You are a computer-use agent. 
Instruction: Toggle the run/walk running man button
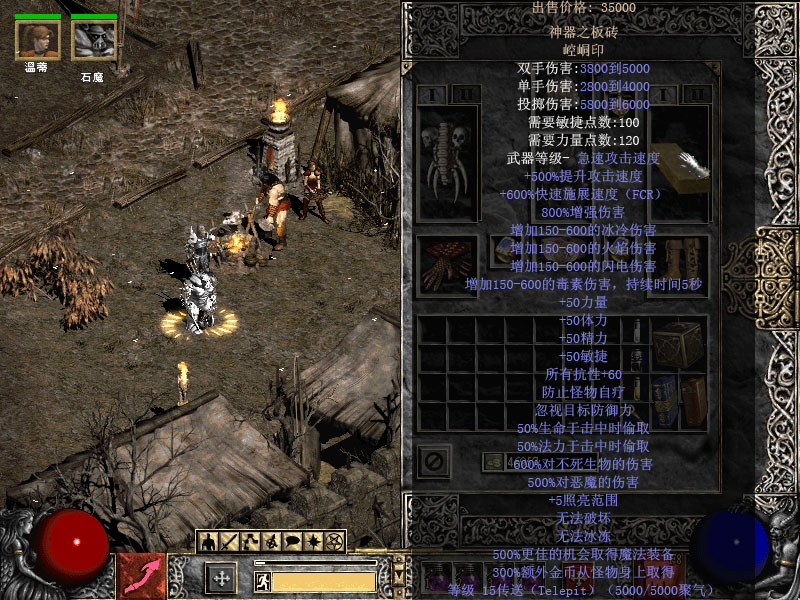pyautogui.click(x=262, y=581)
